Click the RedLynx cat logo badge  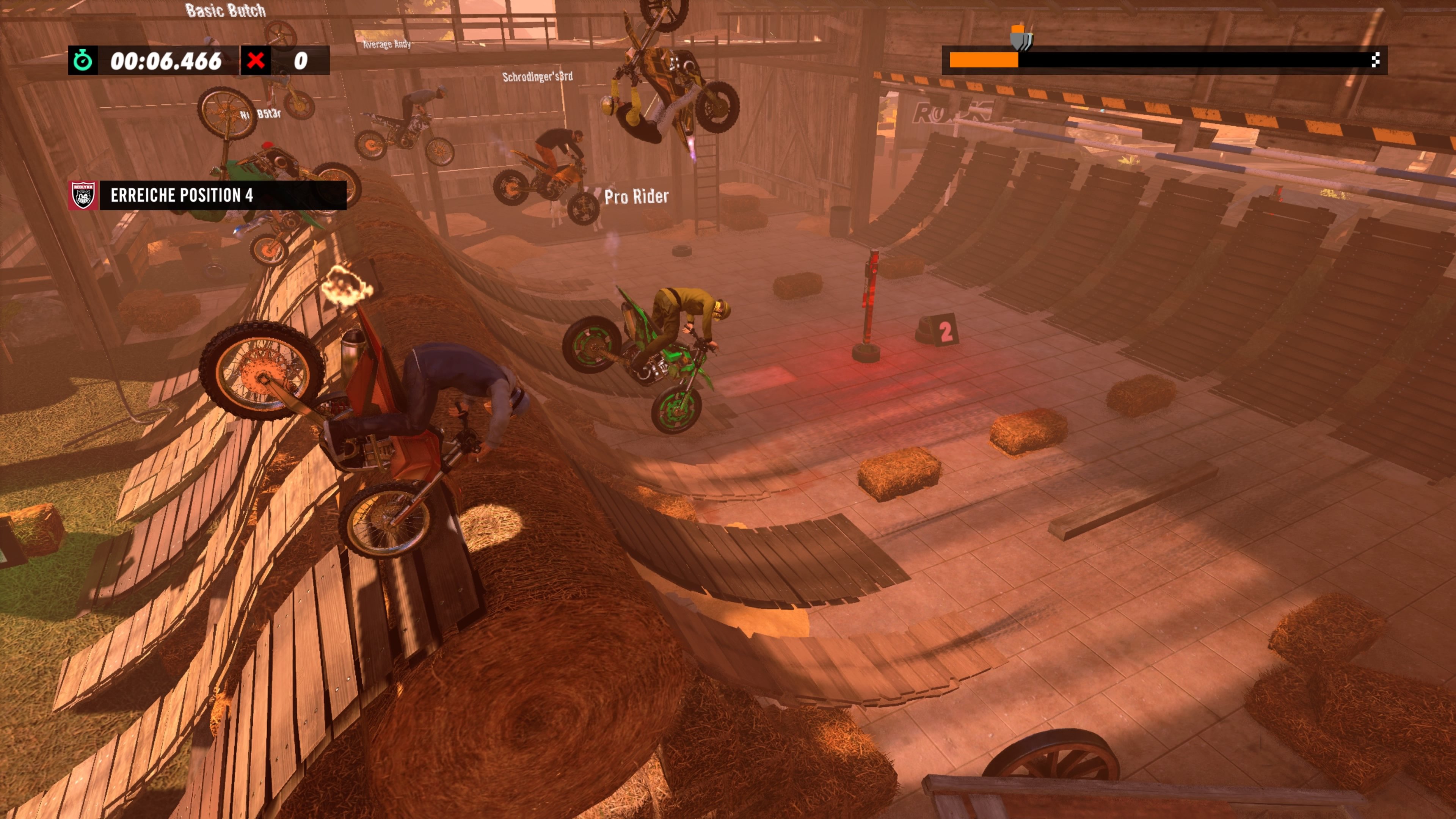[83, 196]
